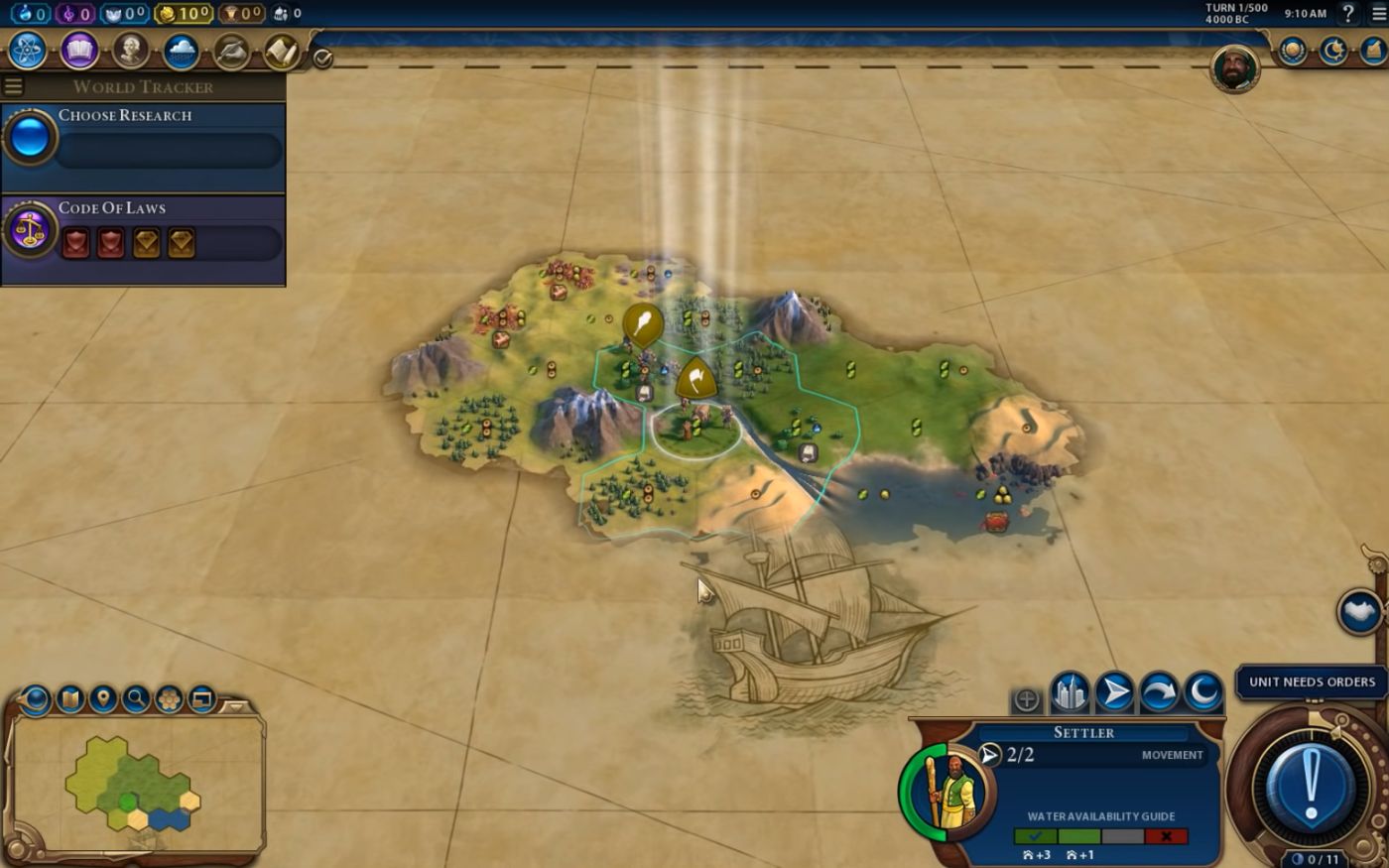The height and width of the screenshot is (868, 1389).
Task: Open the main game menu
Action: (1378, 14)
